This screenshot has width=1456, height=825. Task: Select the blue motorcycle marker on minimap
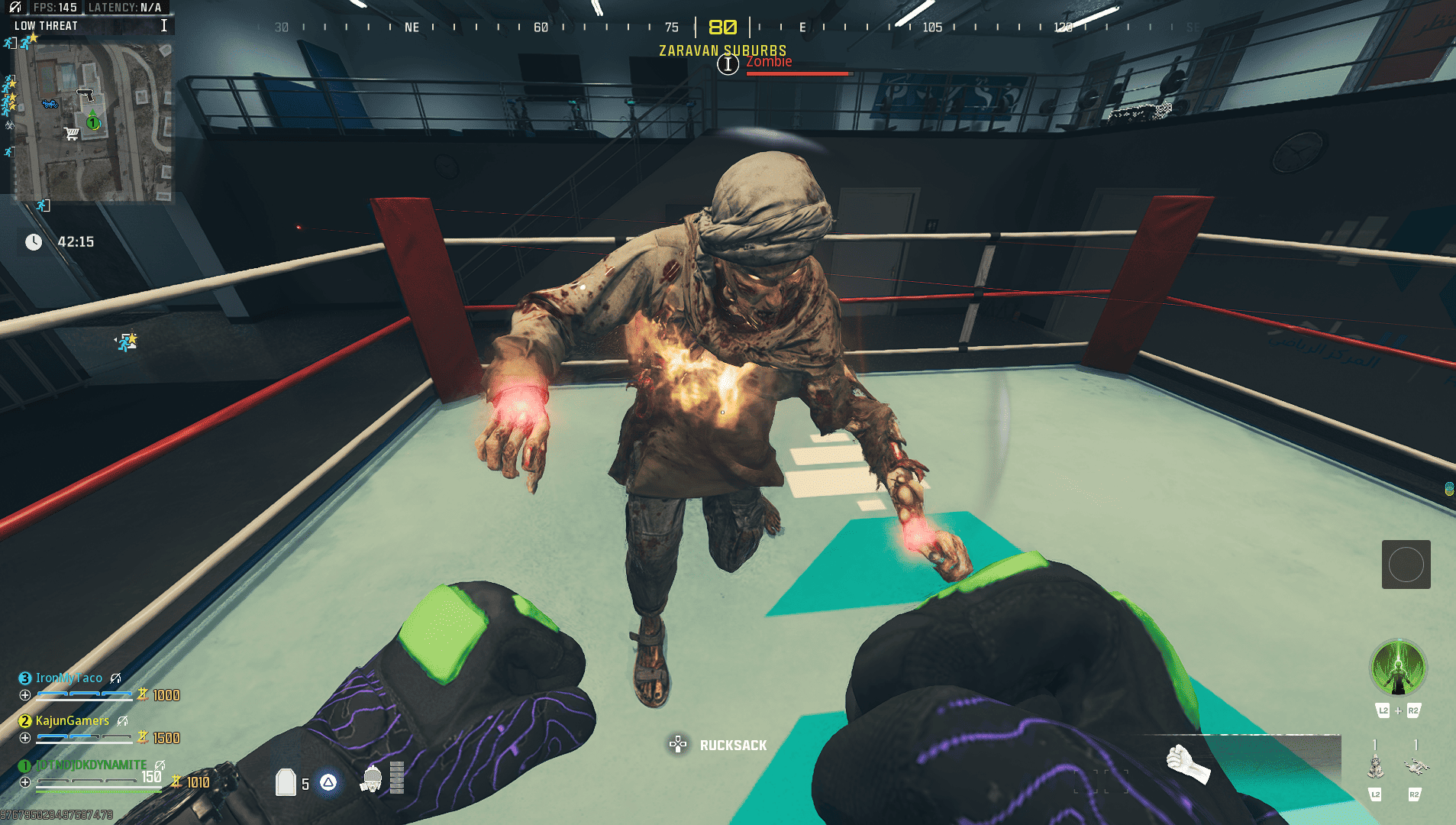point(50,103)
